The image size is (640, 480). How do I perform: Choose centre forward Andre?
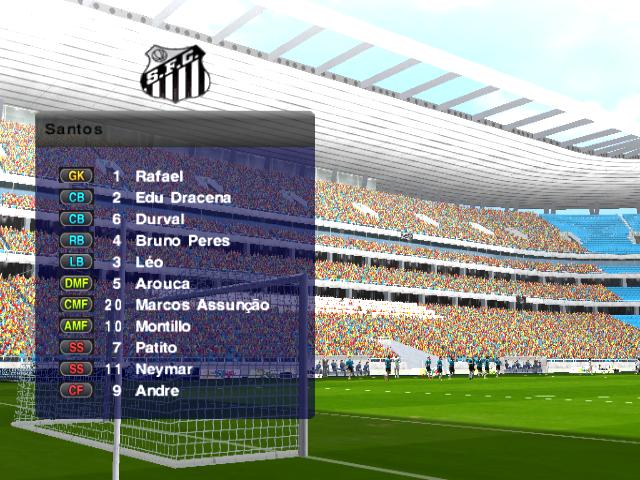(157, 391)
